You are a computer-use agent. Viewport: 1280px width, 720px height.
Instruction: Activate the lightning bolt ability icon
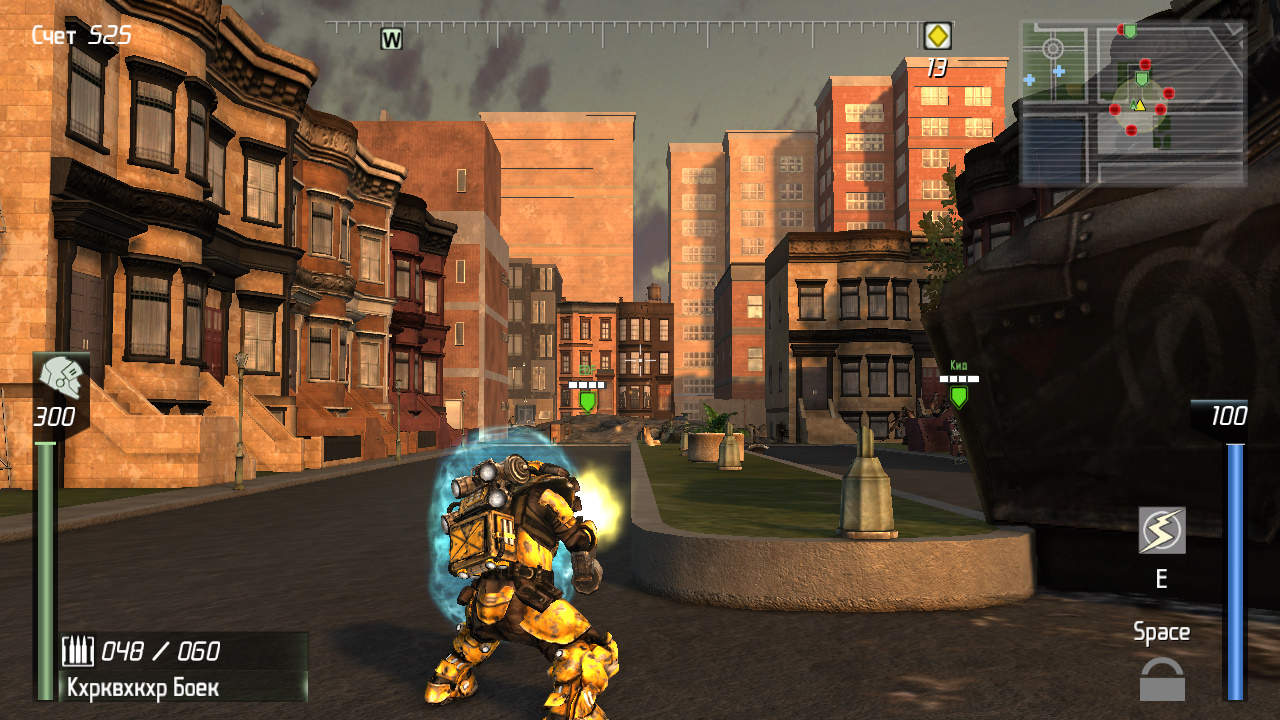tap(1162, 530)
